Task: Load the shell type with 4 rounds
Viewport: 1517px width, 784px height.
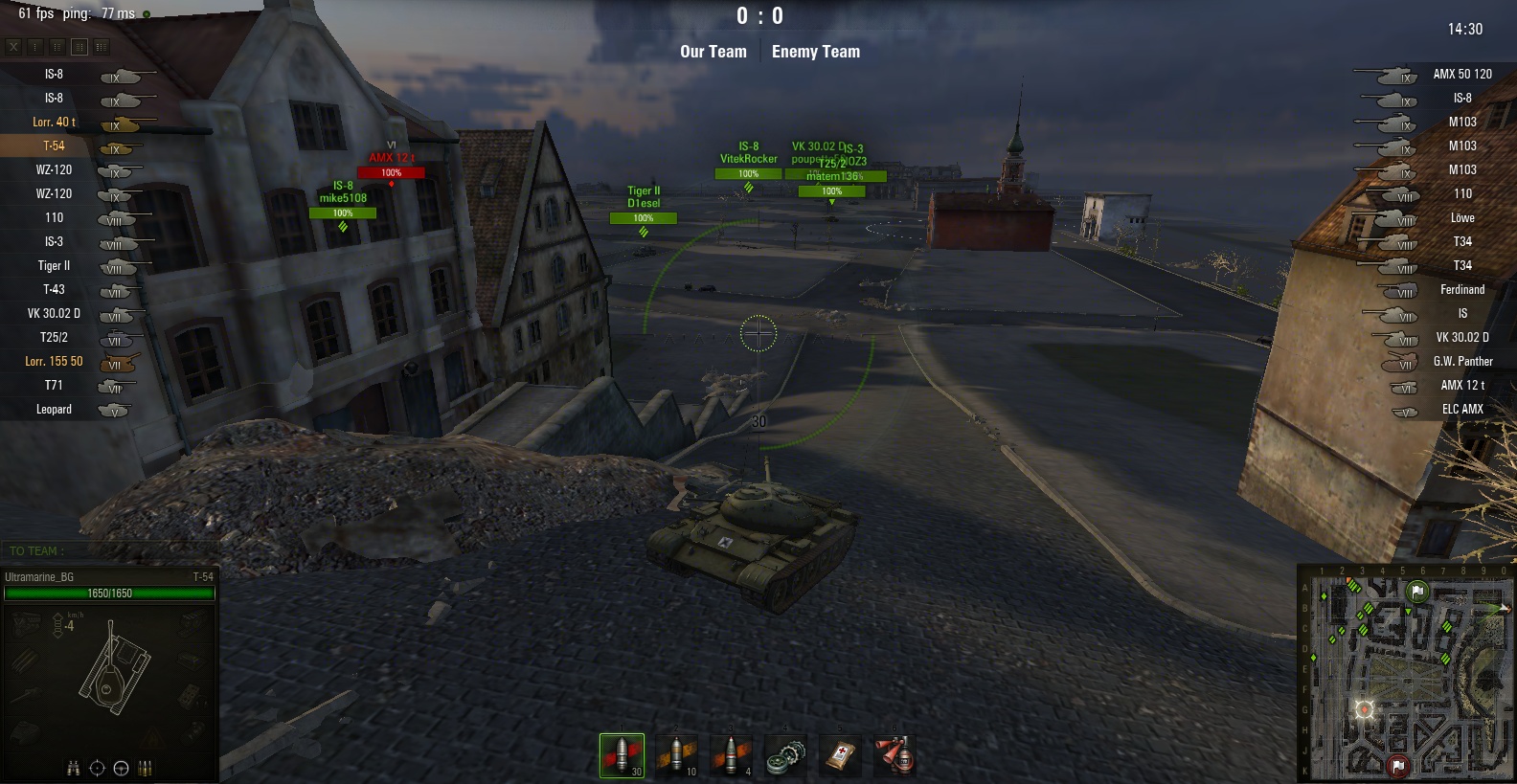Action: pyautogui.click(x=731, y=755)
